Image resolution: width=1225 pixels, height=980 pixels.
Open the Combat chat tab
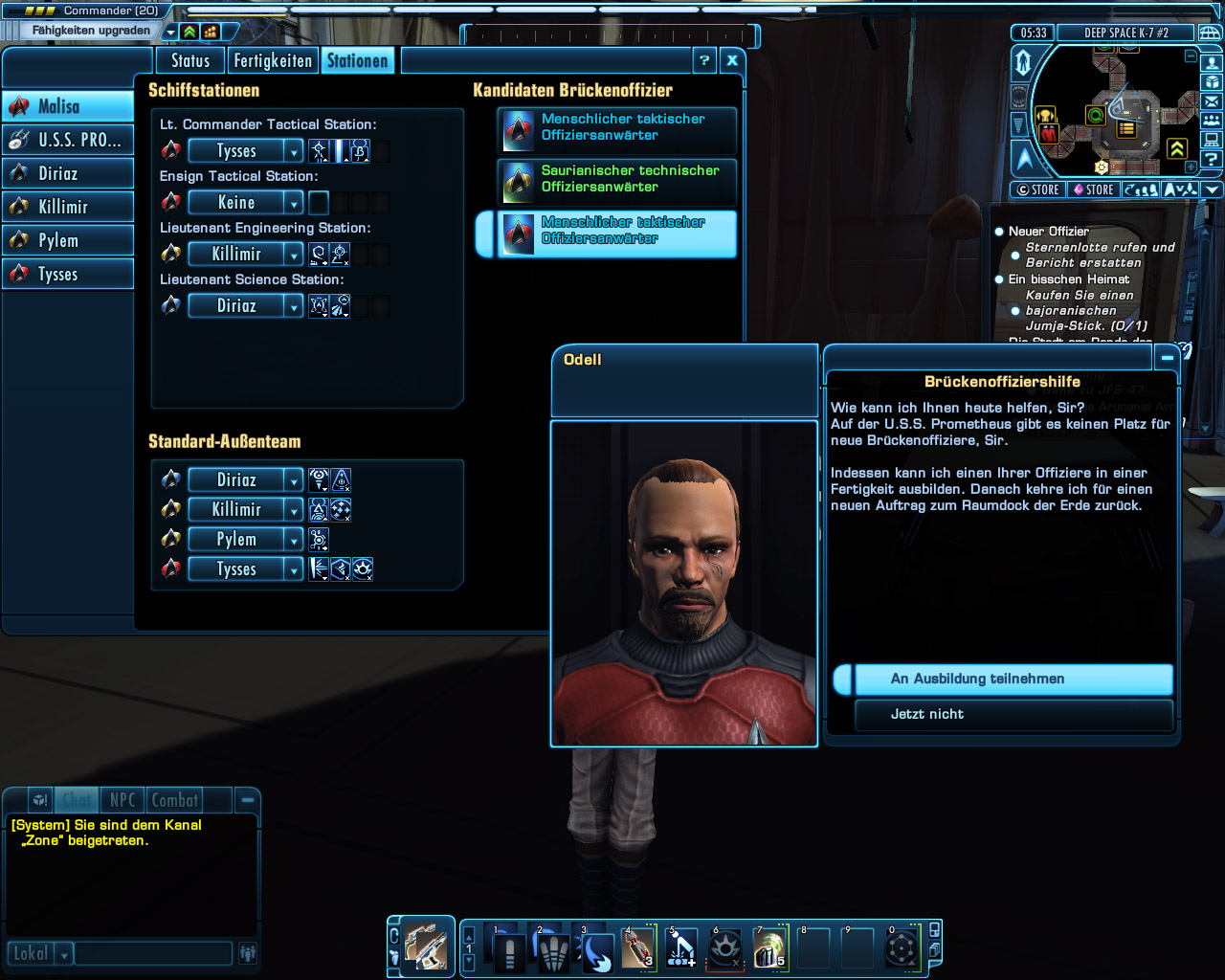pyautogui.click(x=175, y=800)
